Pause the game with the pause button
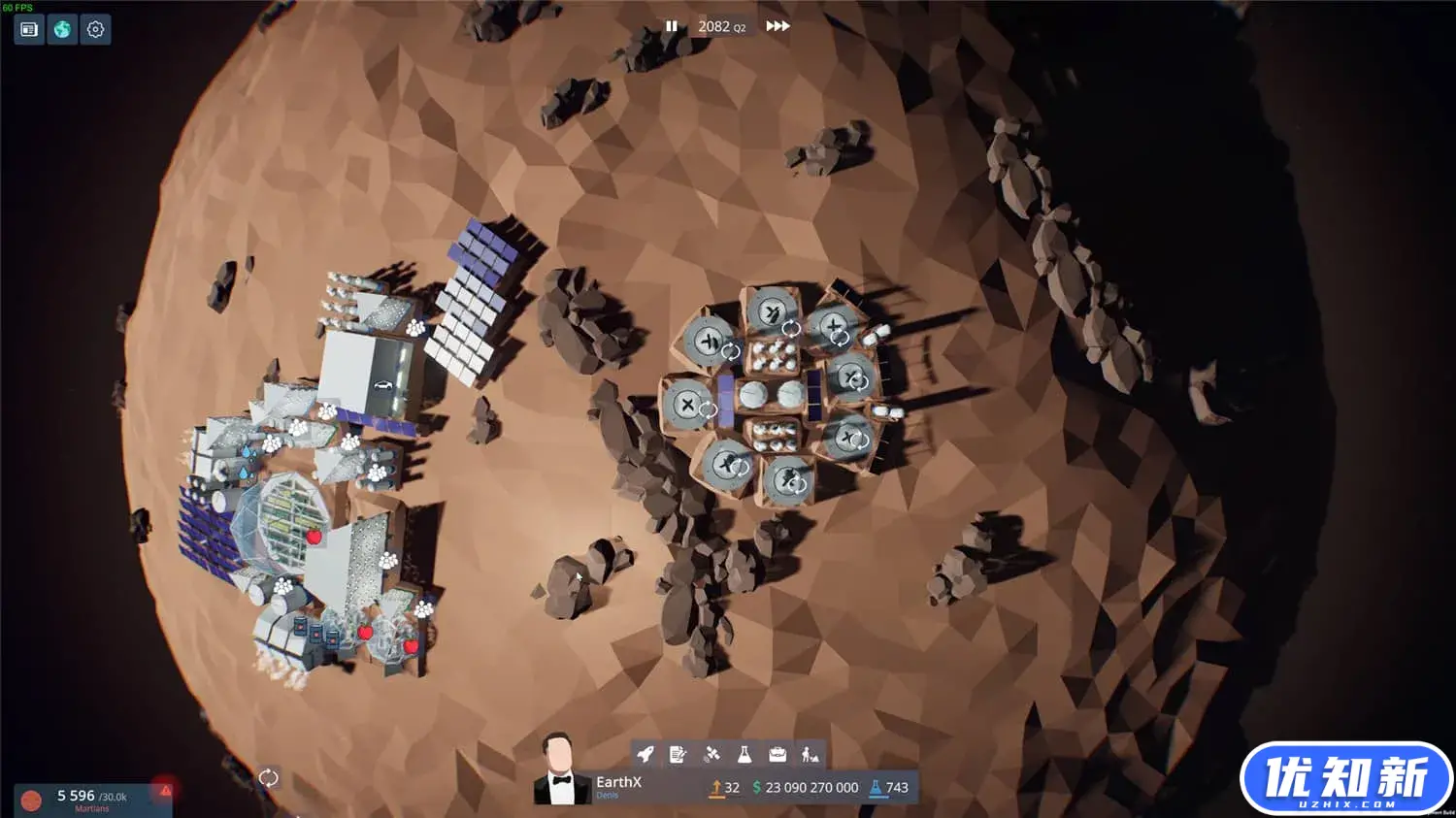Image resolution: width=1456 pixels, height=818 pixels. pyautogui.click(x=671, y=26)
